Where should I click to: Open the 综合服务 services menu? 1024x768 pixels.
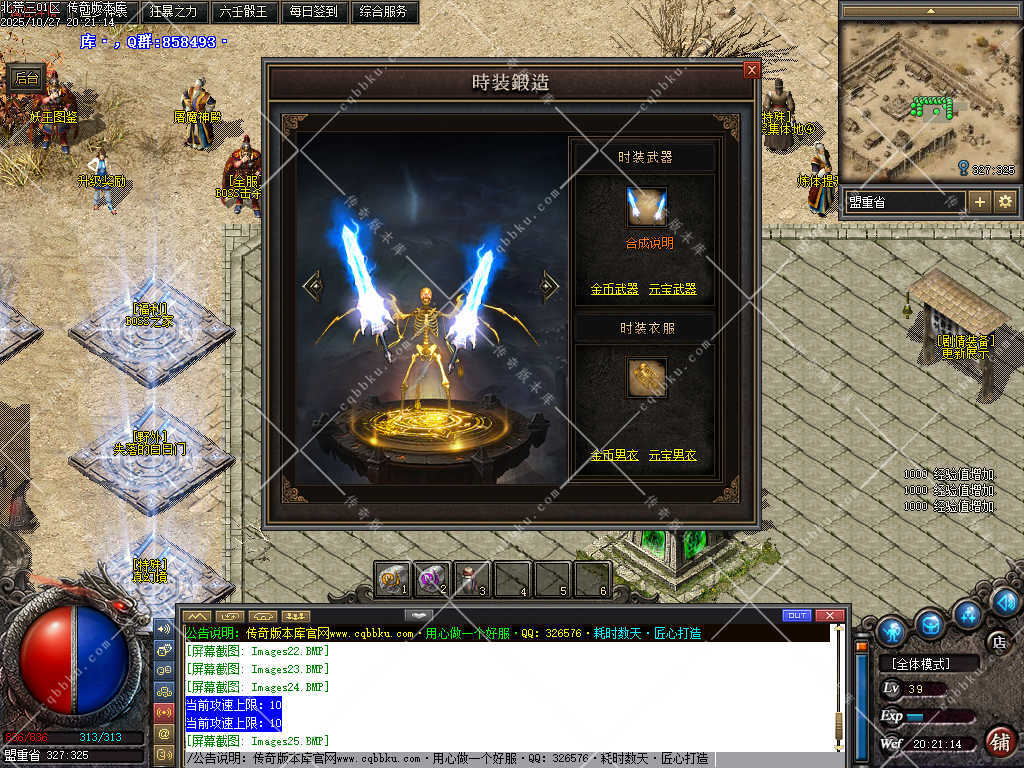382,12
